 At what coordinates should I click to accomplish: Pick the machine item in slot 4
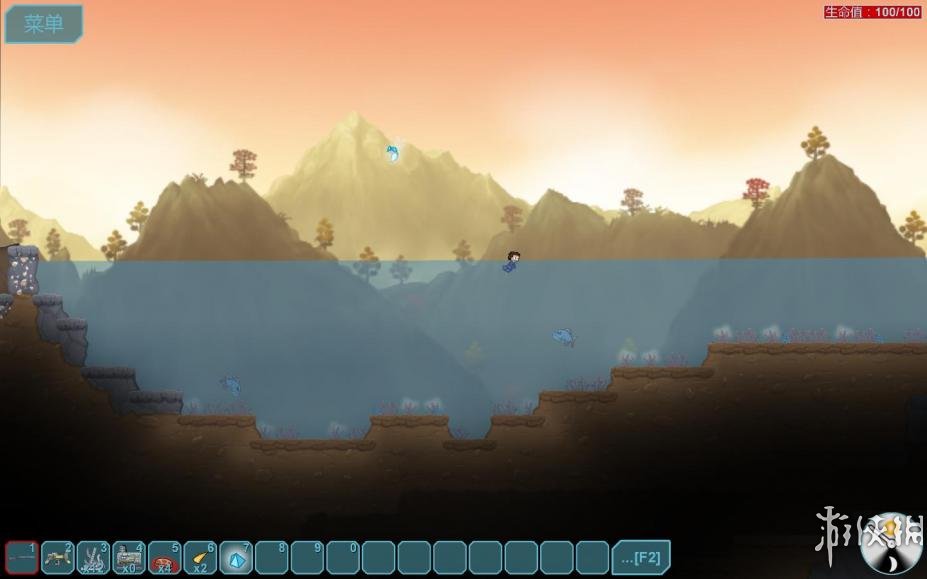pos(129,557)
